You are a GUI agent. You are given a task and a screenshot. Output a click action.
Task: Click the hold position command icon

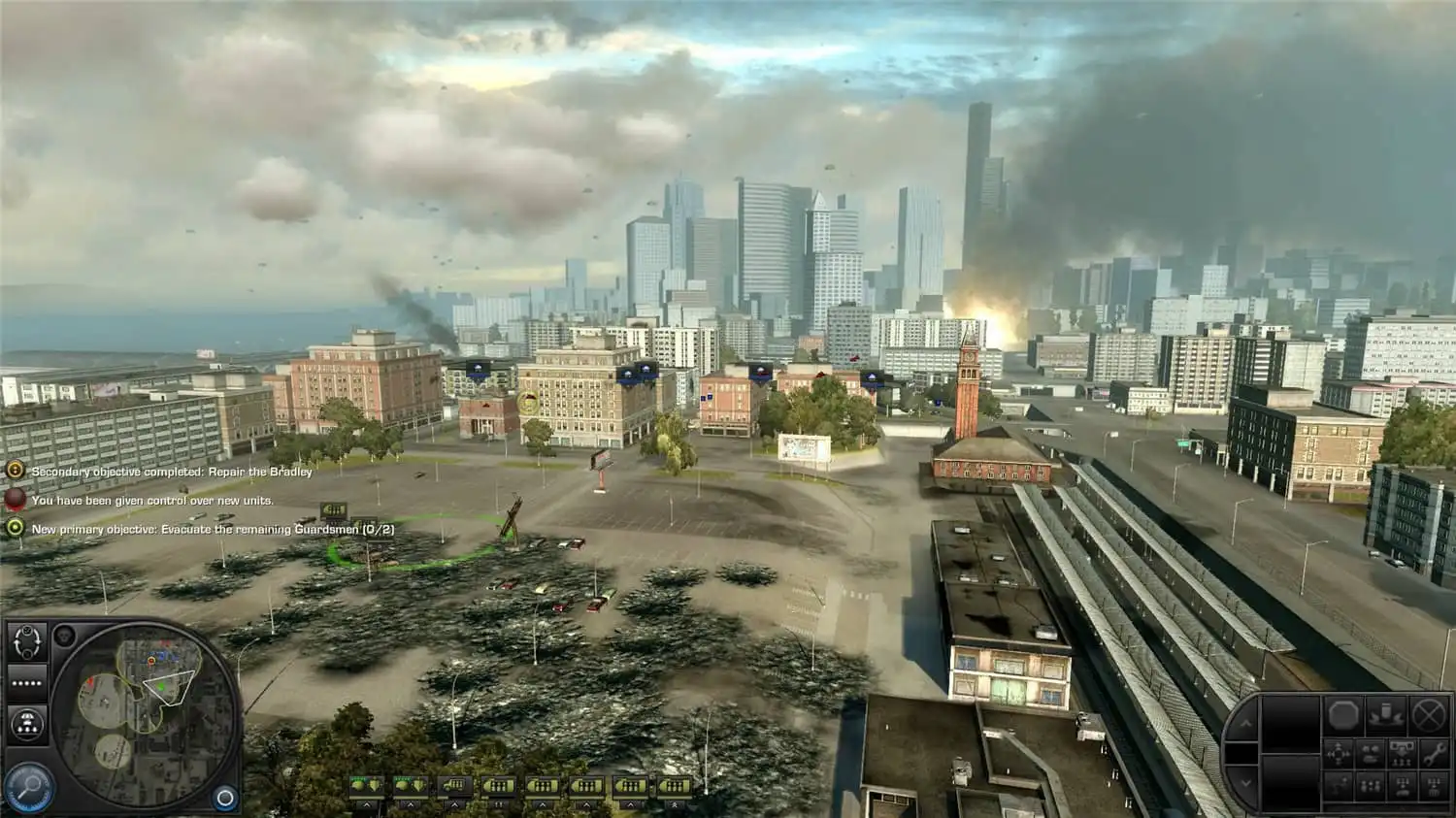coord(1386,715)
